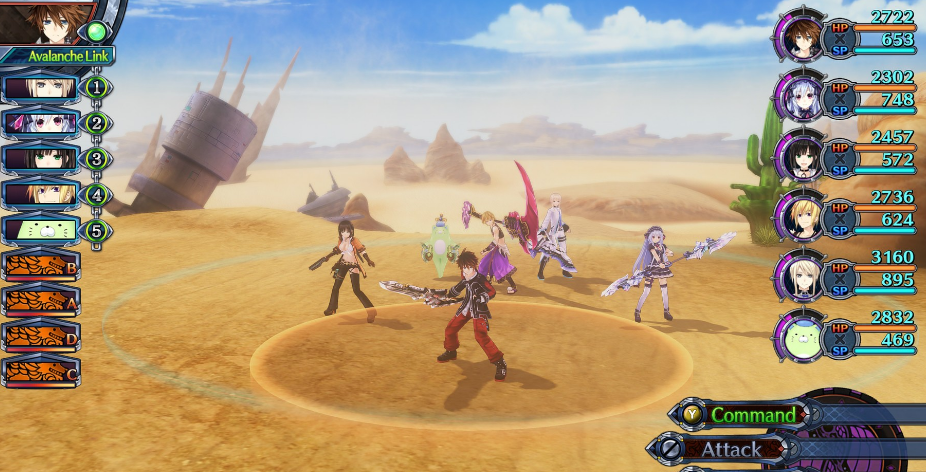The width and height of the screenshot is (926, 472).
Task: Select enemy A in the turn order
Action: pyautogui.click(x=40, y=301)
